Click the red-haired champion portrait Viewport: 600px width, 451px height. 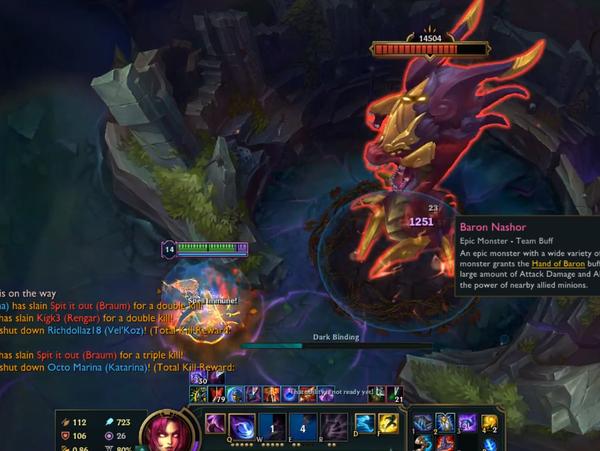tap(163, 432)
